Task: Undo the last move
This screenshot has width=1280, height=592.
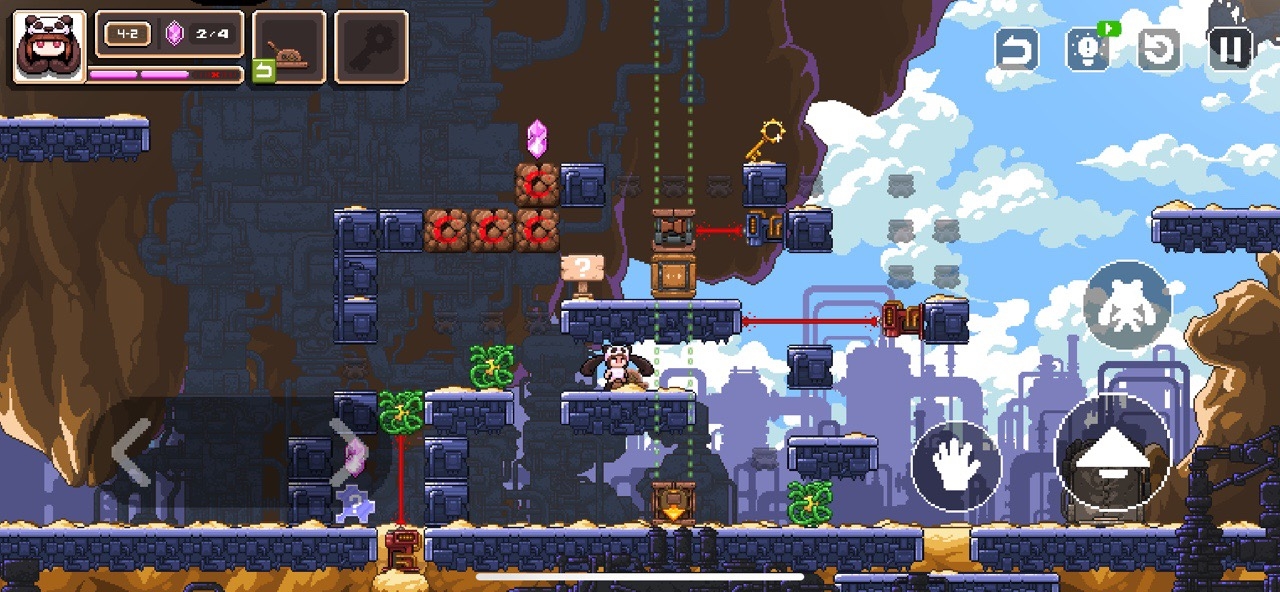Action: click(x=1016, y=49)
